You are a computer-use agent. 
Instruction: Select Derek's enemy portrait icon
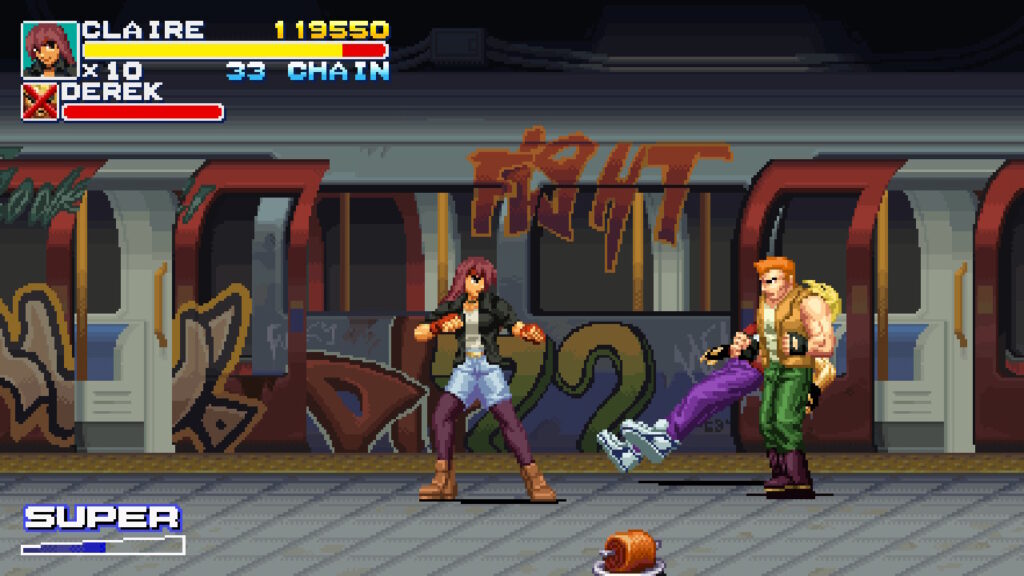click(x=40, y=102)
